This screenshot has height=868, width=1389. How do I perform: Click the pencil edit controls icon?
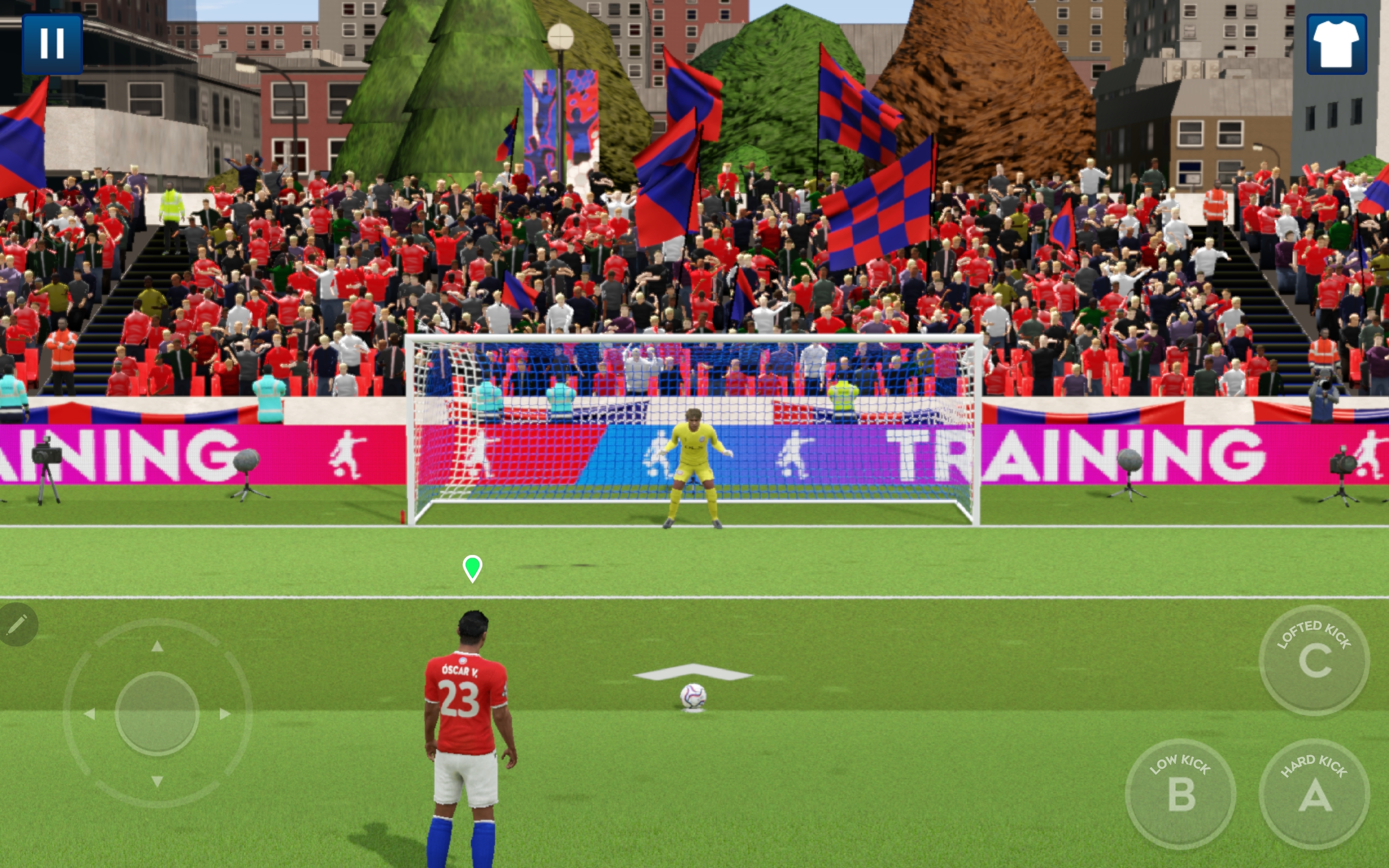pos(17,624)
